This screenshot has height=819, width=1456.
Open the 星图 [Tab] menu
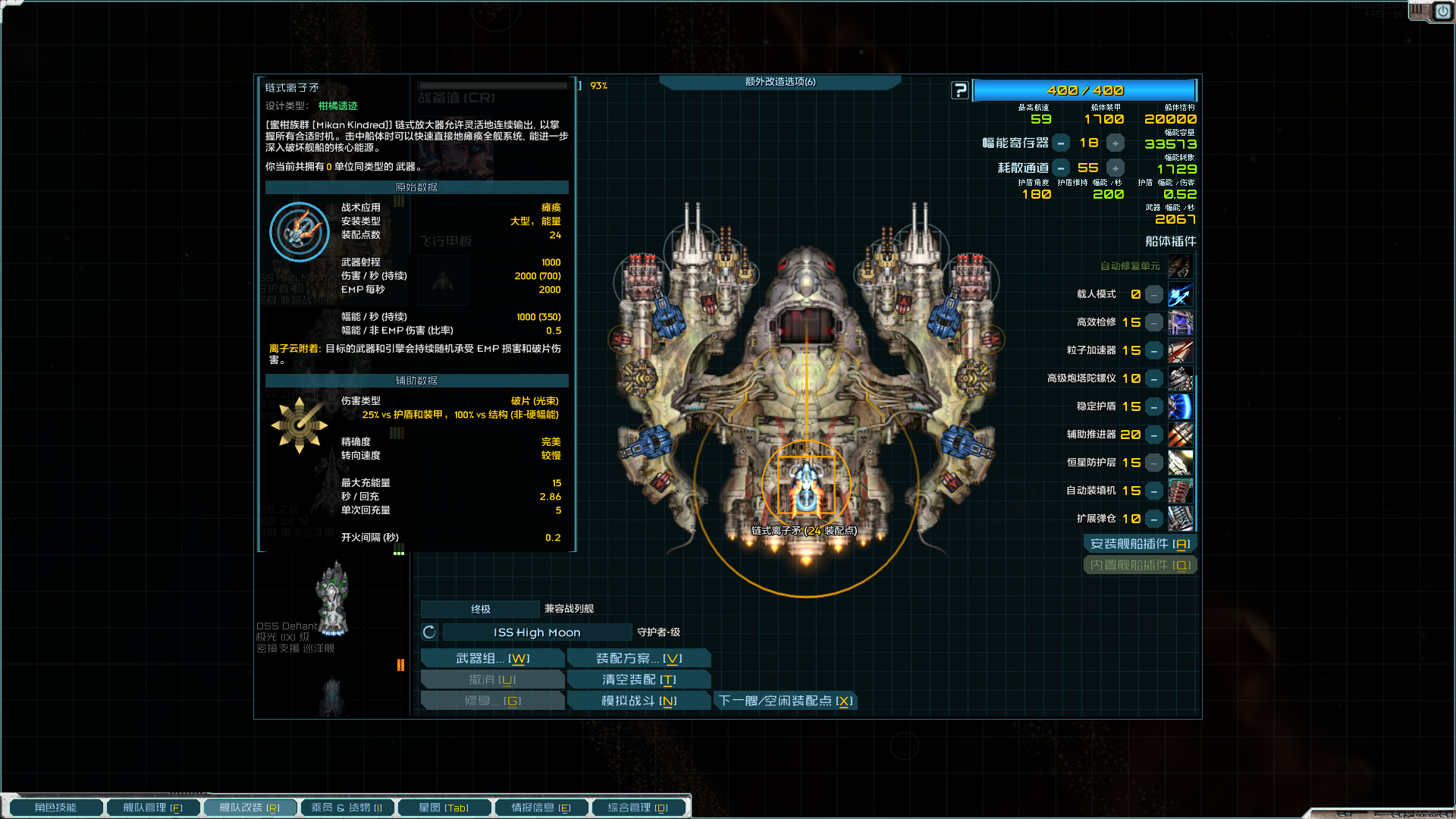(444, 807)
